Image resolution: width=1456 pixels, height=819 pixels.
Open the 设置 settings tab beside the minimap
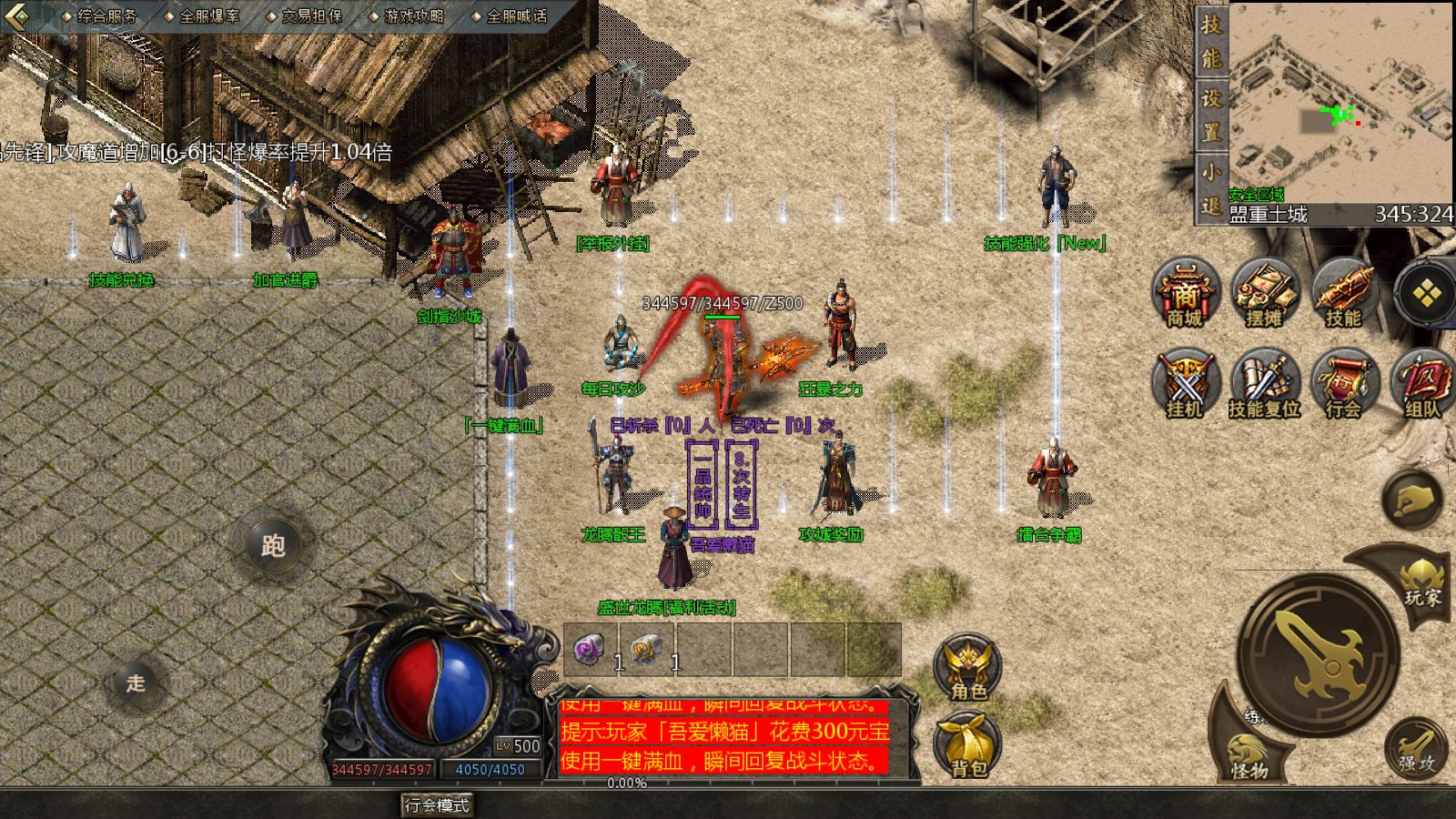(x=1210, y=114)
